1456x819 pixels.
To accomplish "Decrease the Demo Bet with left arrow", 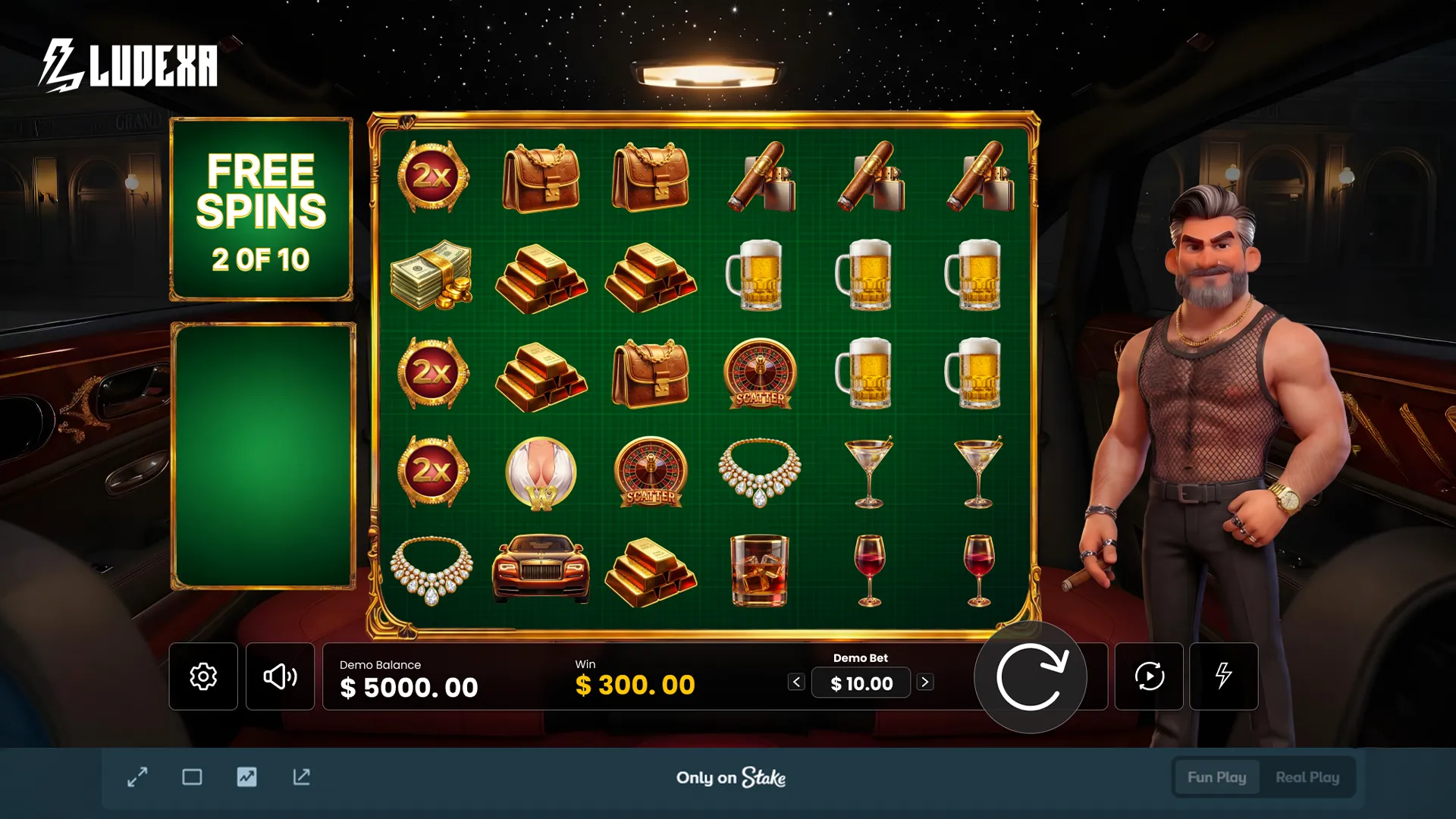I will (x=795, y=681).
